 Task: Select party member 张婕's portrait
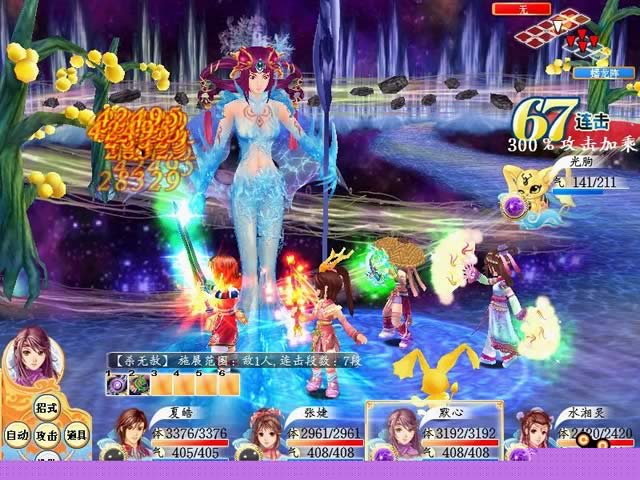click(x=265, y=432)
